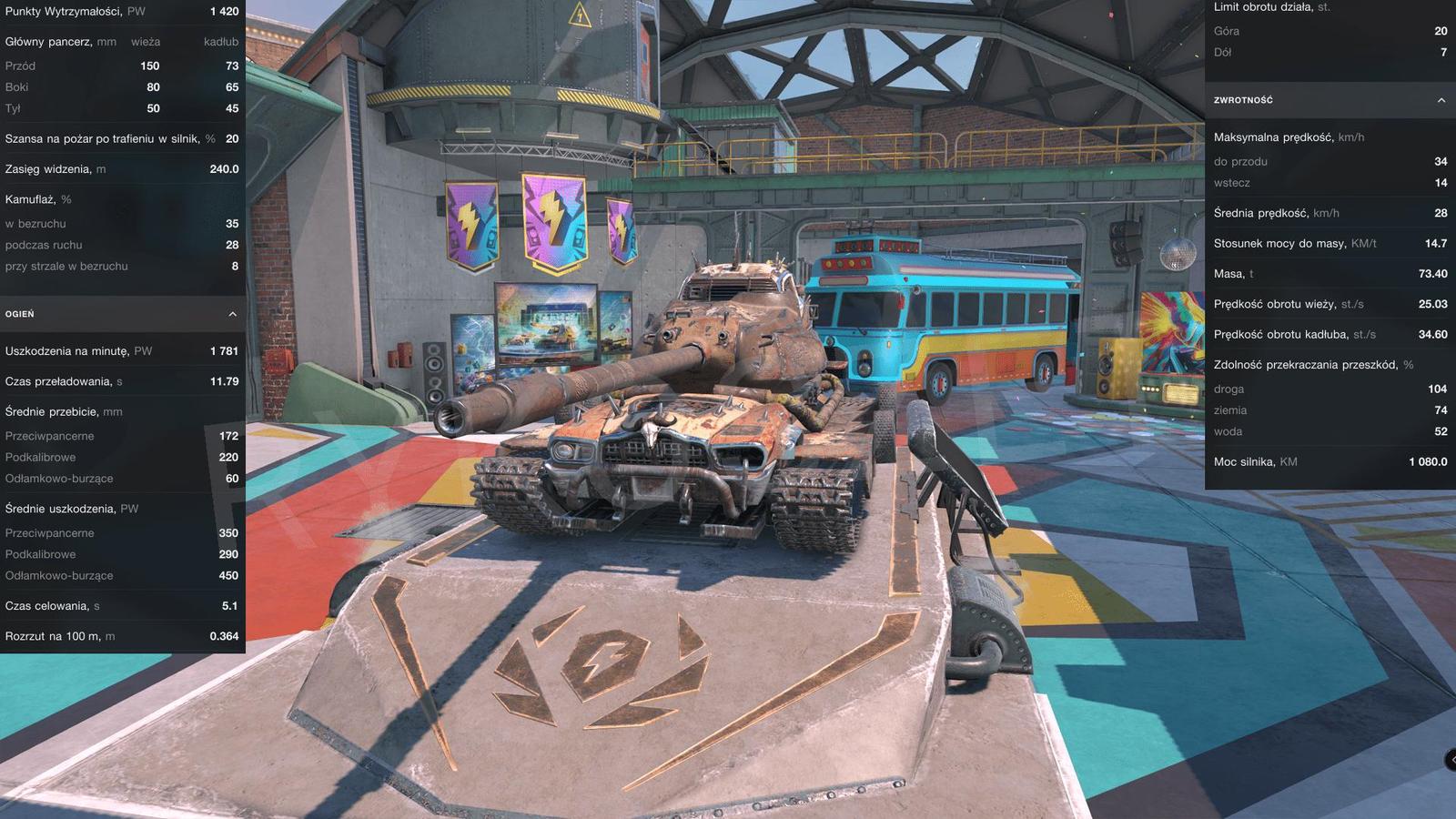Viewport: 1456px width, 819px height.
Task: Collapse the ZWROTNOŚĆ panel
Action: pyautogui.click(x=1329, y=100)
